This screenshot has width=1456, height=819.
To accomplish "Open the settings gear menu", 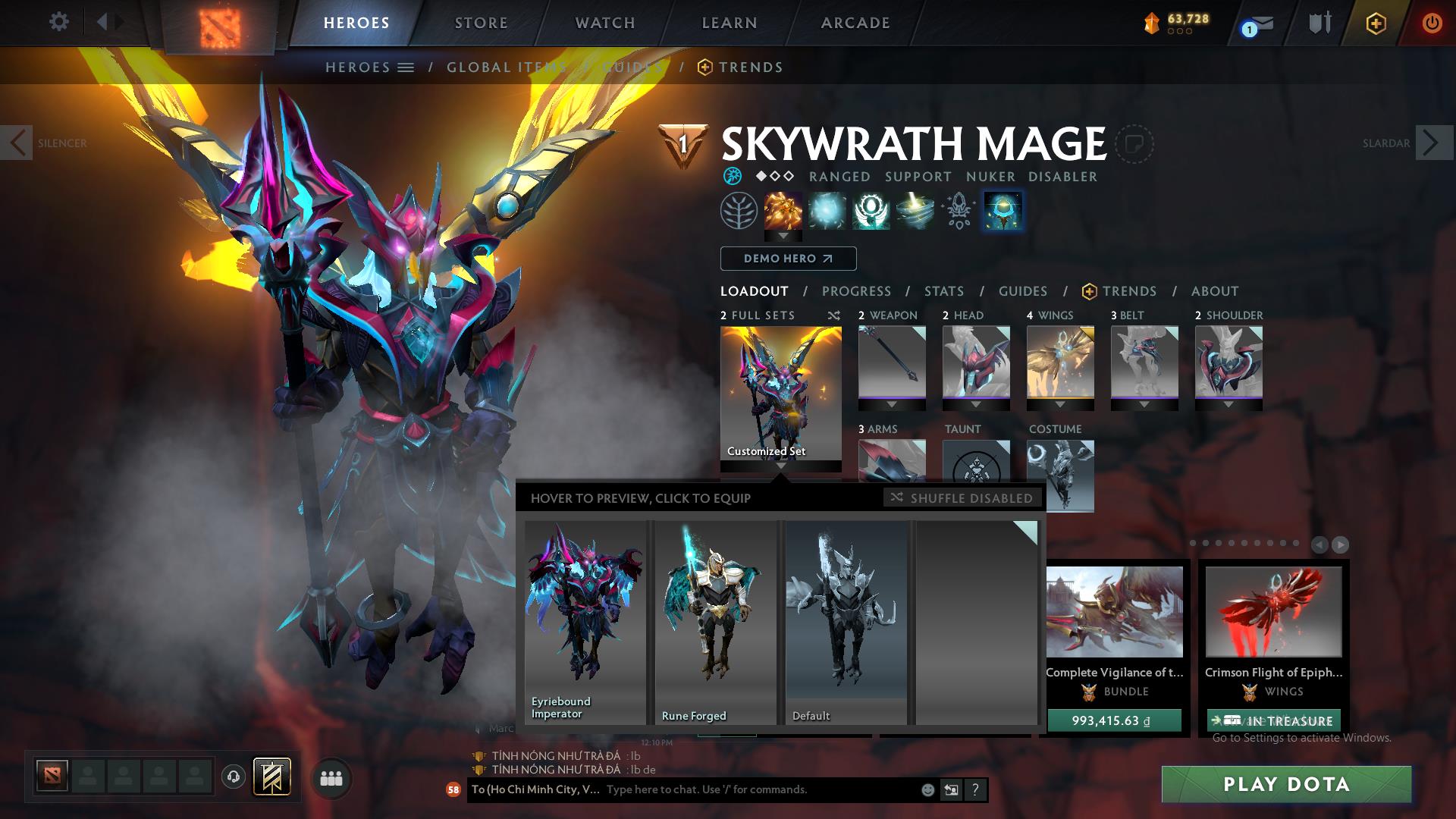I will coord(58,22).
